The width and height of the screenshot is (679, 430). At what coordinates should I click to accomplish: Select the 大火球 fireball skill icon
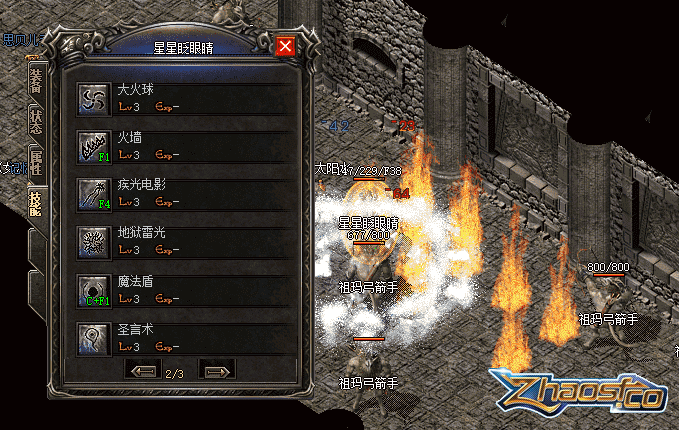(95, 97)
